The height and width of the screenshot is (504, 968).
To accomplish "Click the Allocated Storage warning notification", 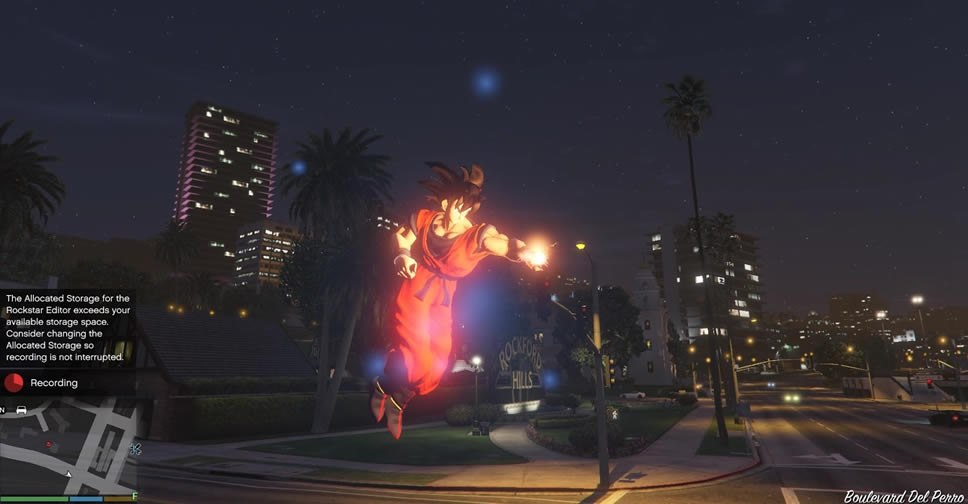I will coord(67,327).
